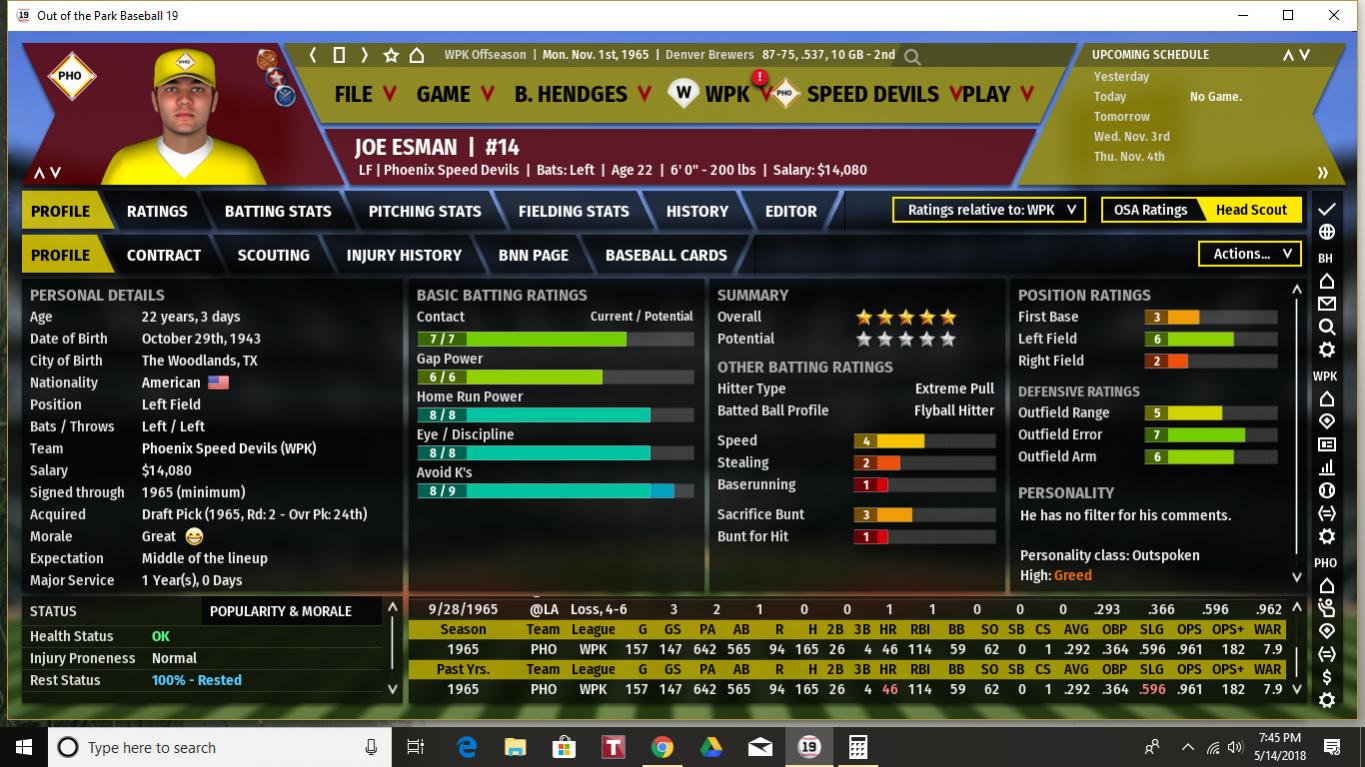Go to the INJURY HISTORY sub-tab
The image size is (1365, 767).
404,255
